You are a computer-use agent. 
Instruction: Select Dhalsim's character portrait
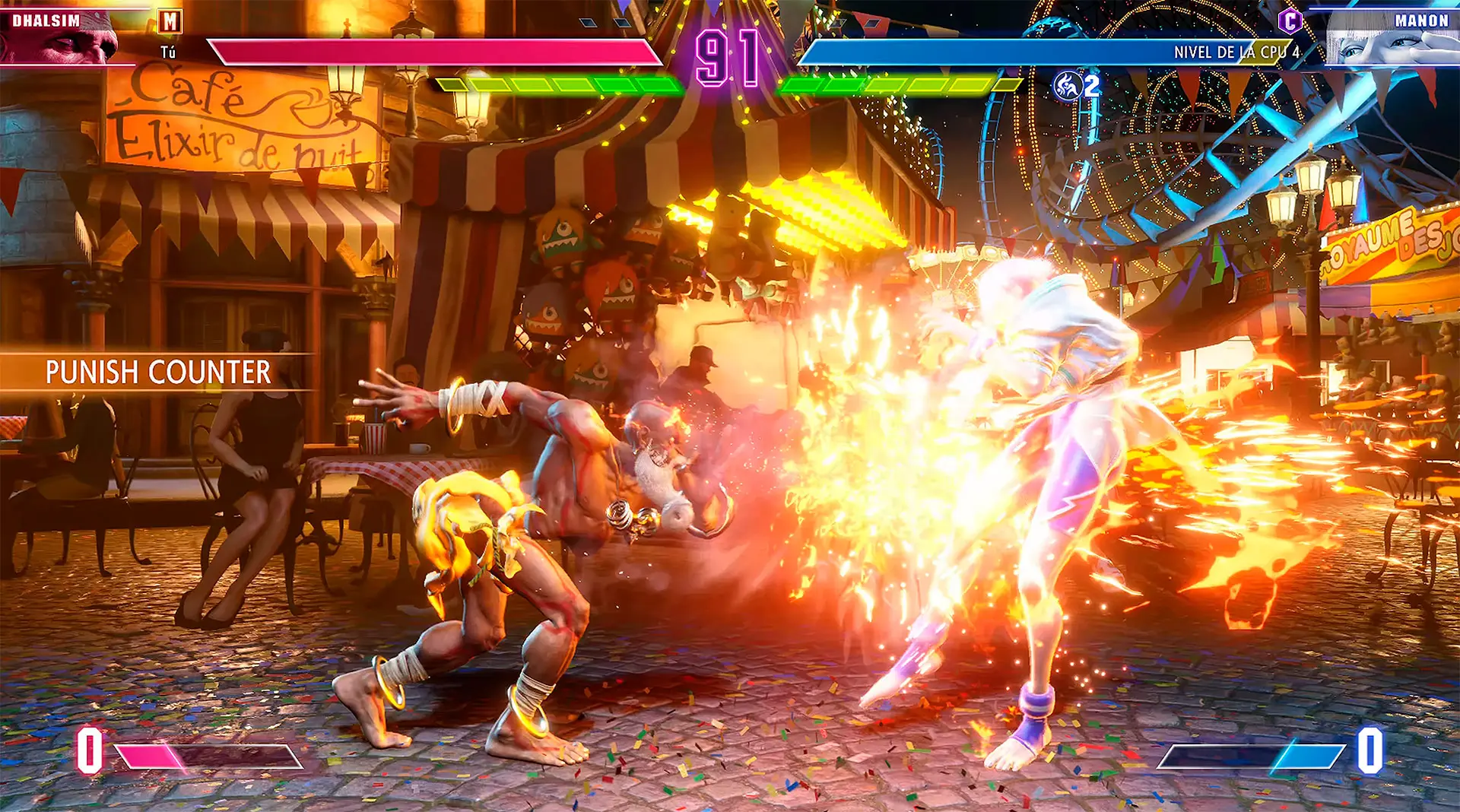coord(61,40)
